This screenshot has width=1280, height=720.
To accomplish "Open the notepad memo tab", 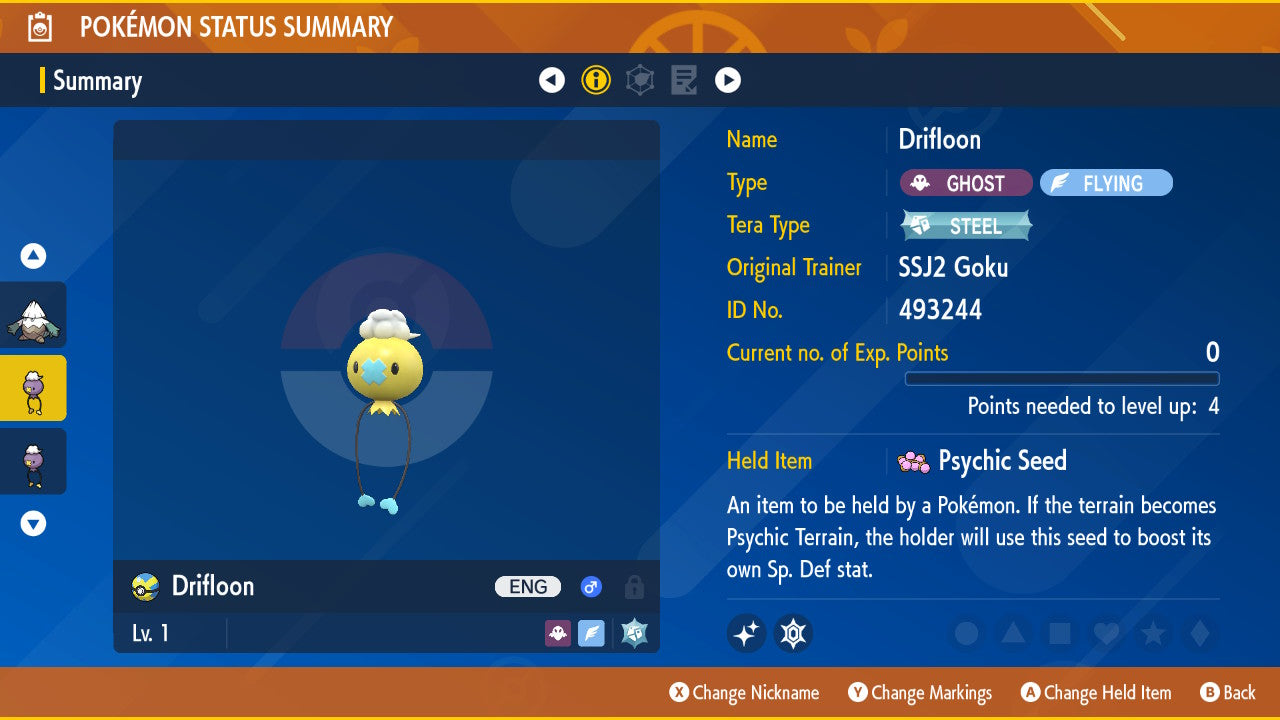I will point(684,80).
